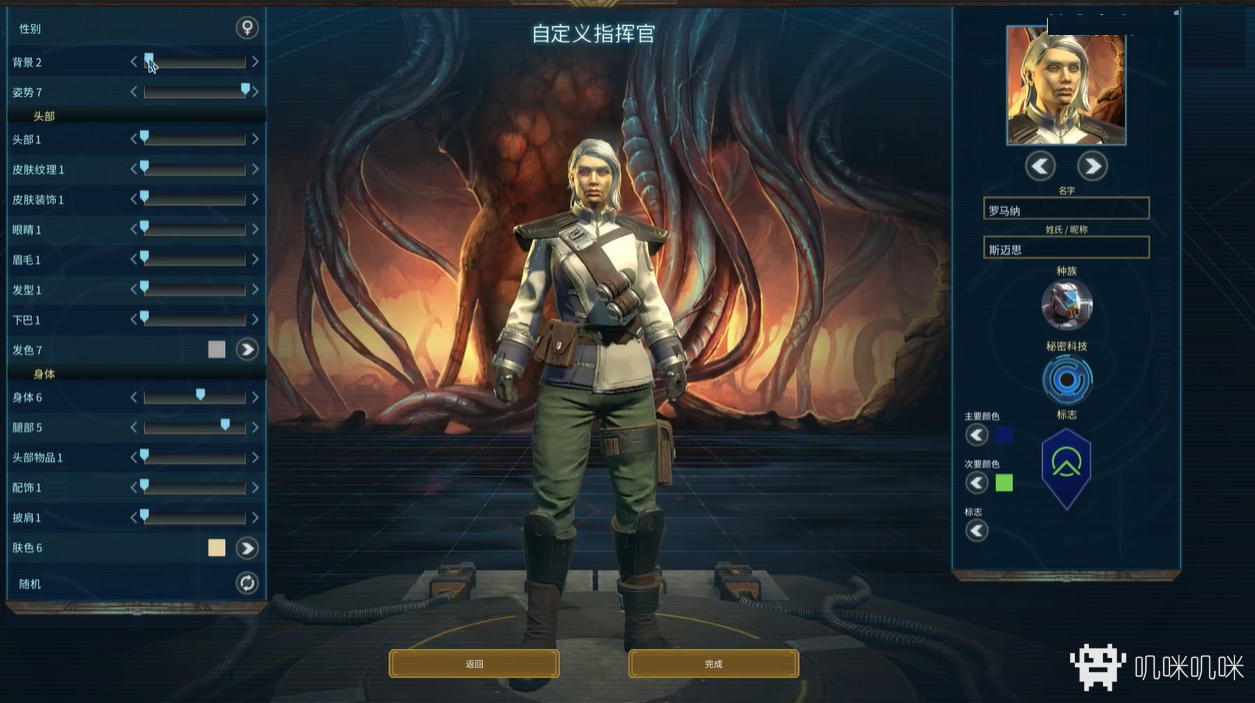Select the beige skin color swatch
The width and height of the screenshot is (1255, 703).
click(217, 548)
